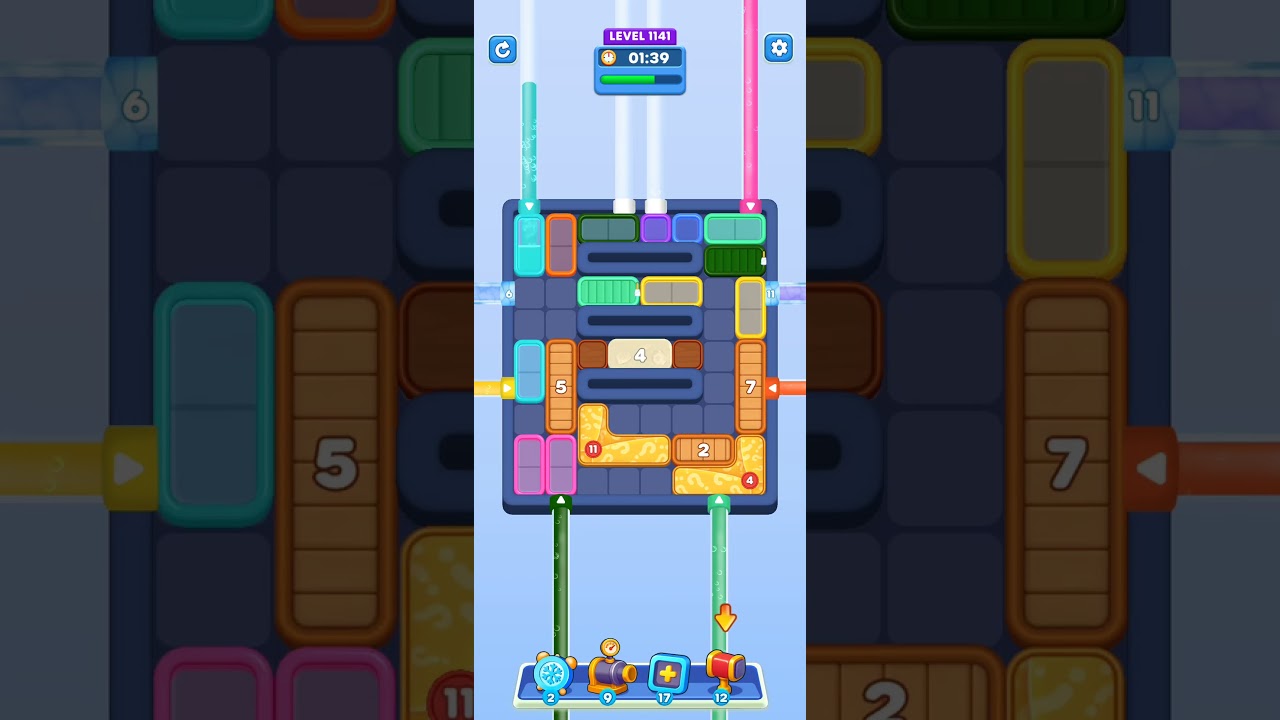Select the brown block numbered 5
Viewport: 1280px width, 720px height.
(x=560, y=387)
